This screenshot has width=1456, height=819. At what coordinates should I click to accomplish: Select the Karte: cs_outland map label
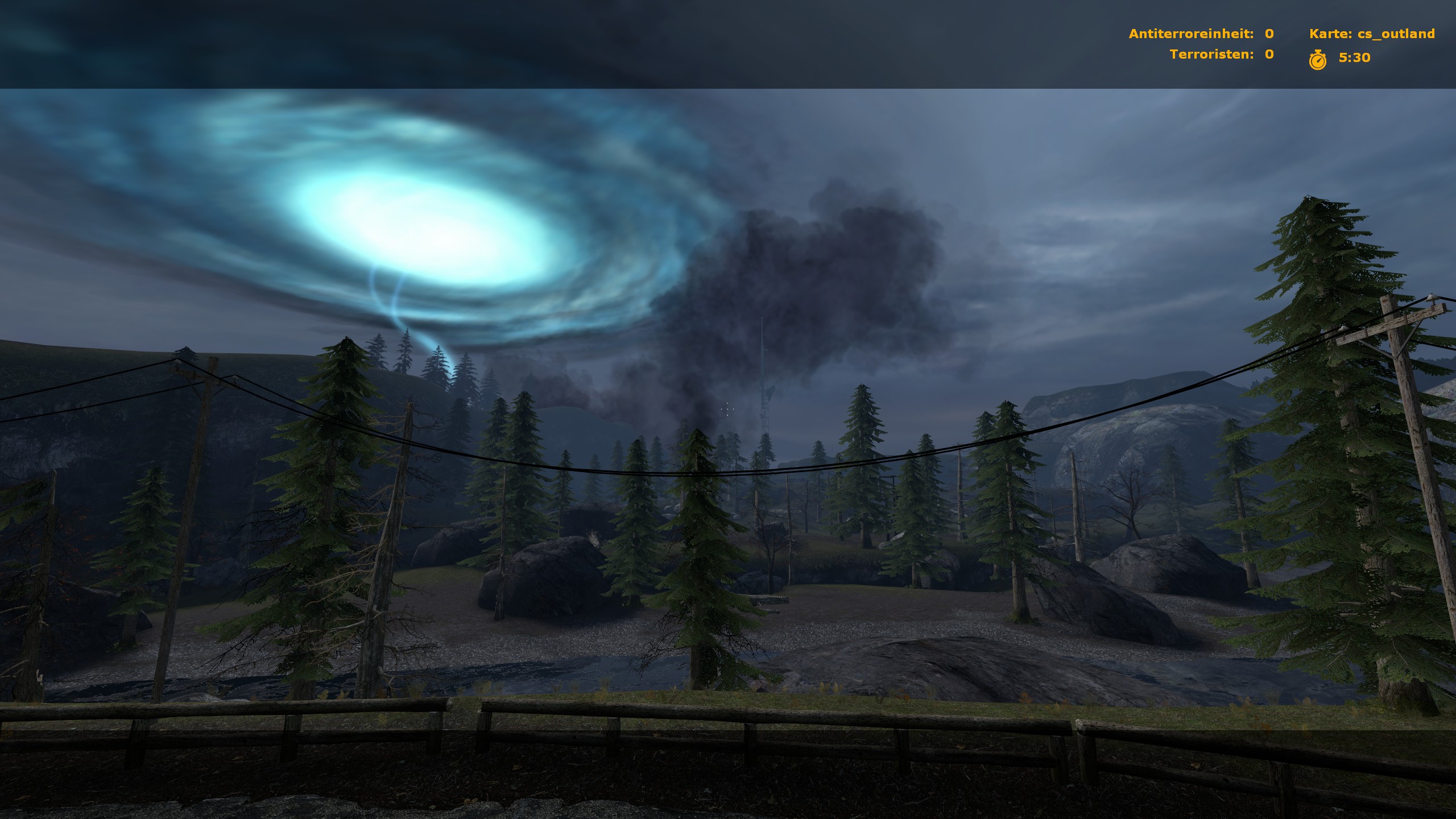click(1371, 34)
